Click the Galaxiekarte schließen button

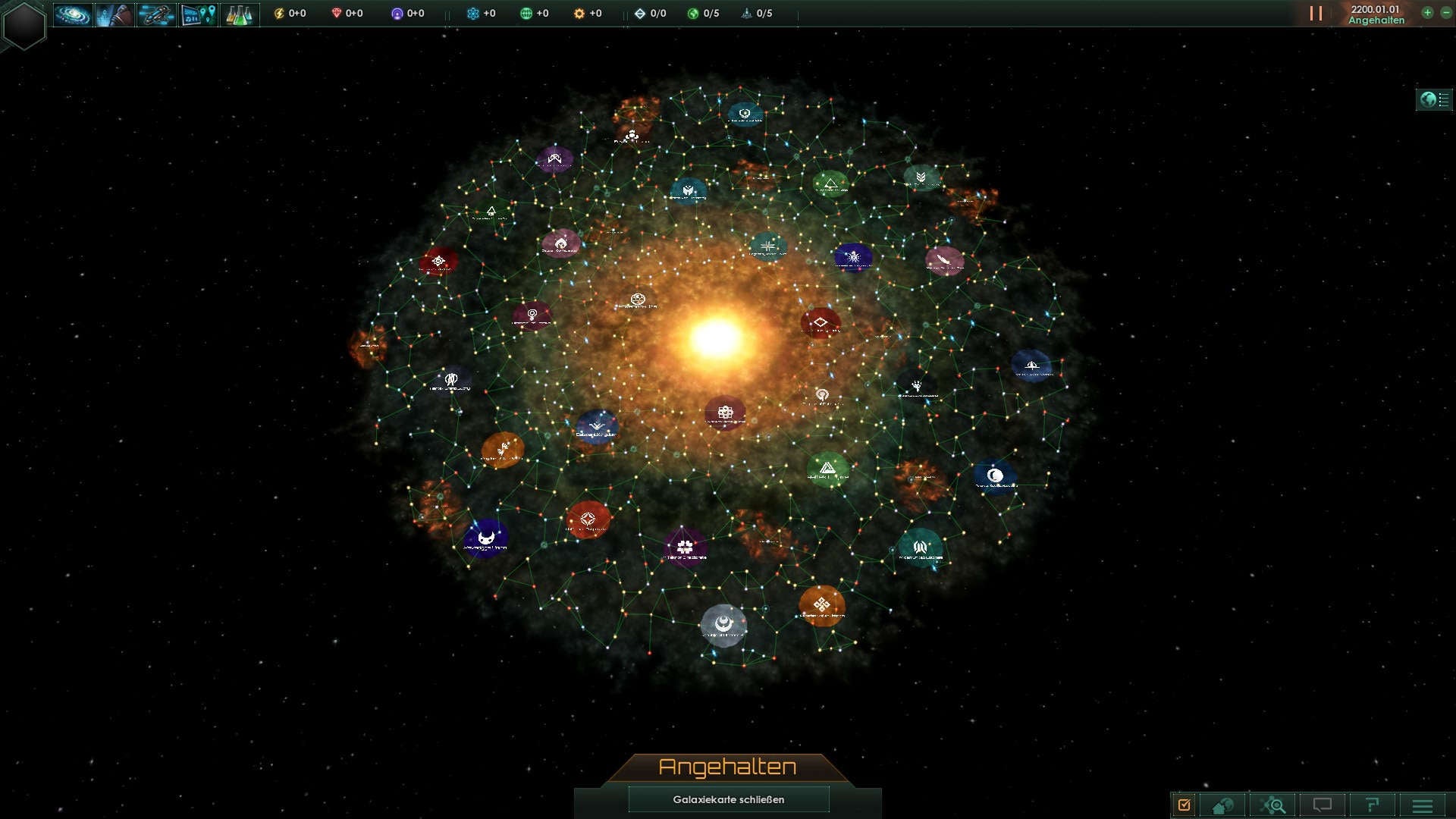[x=728, y=799]
